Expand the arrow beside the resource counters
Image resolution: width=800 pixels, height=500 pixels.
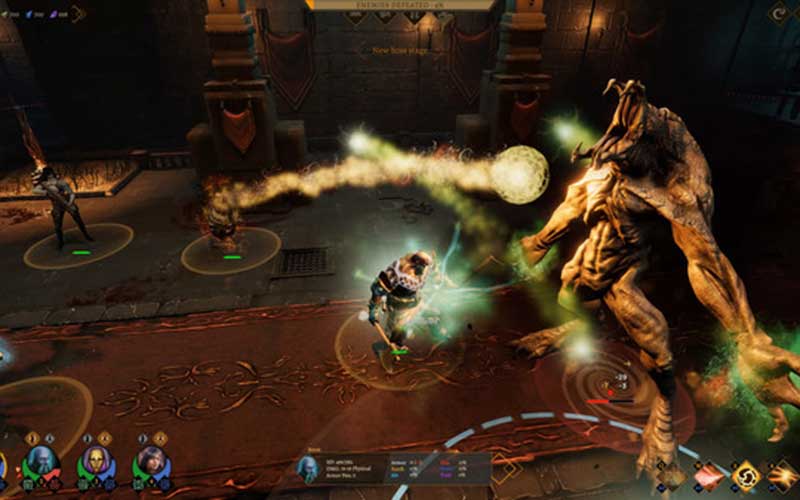(x=78, y=13)
